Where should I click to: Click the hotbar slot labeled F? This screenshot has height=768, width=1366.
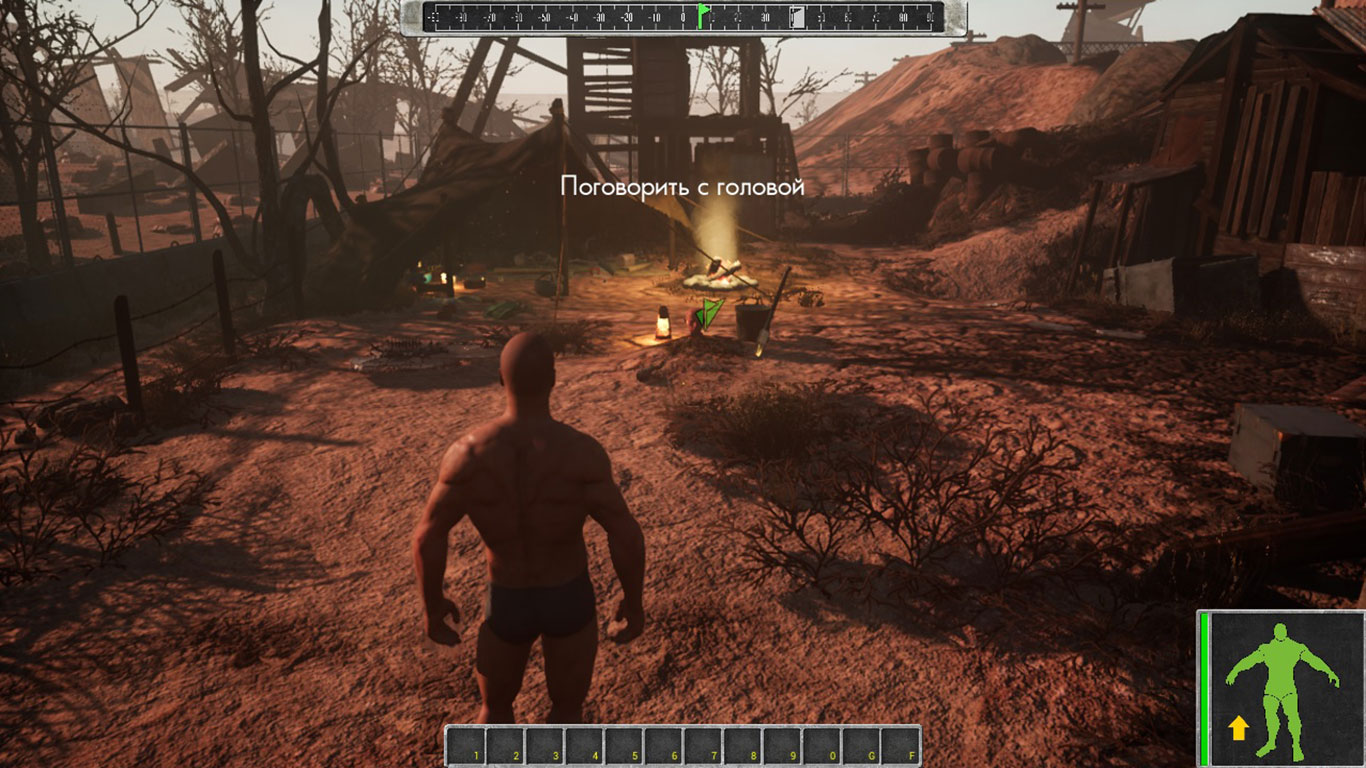click(x=900, y=746)
